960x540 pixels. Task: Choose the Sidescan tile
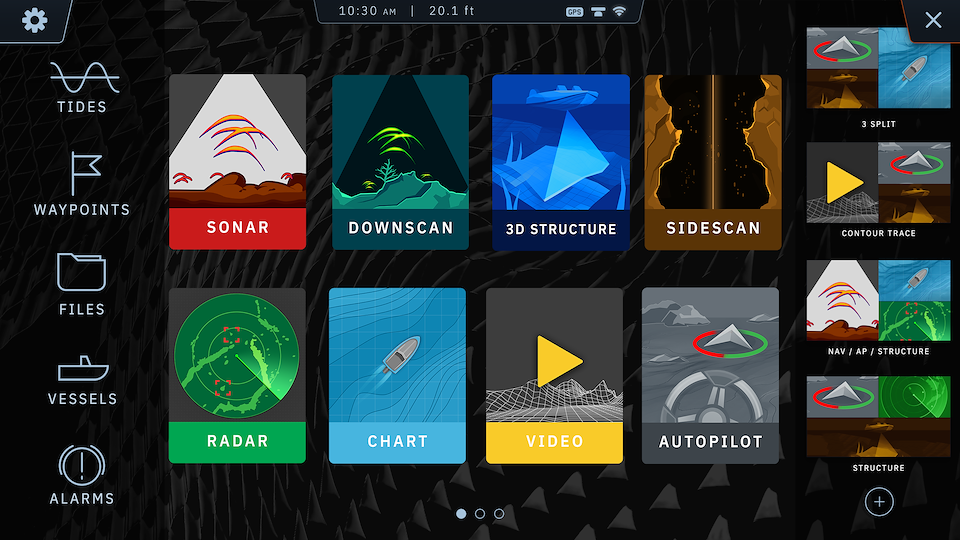click(x=713, y=162)
